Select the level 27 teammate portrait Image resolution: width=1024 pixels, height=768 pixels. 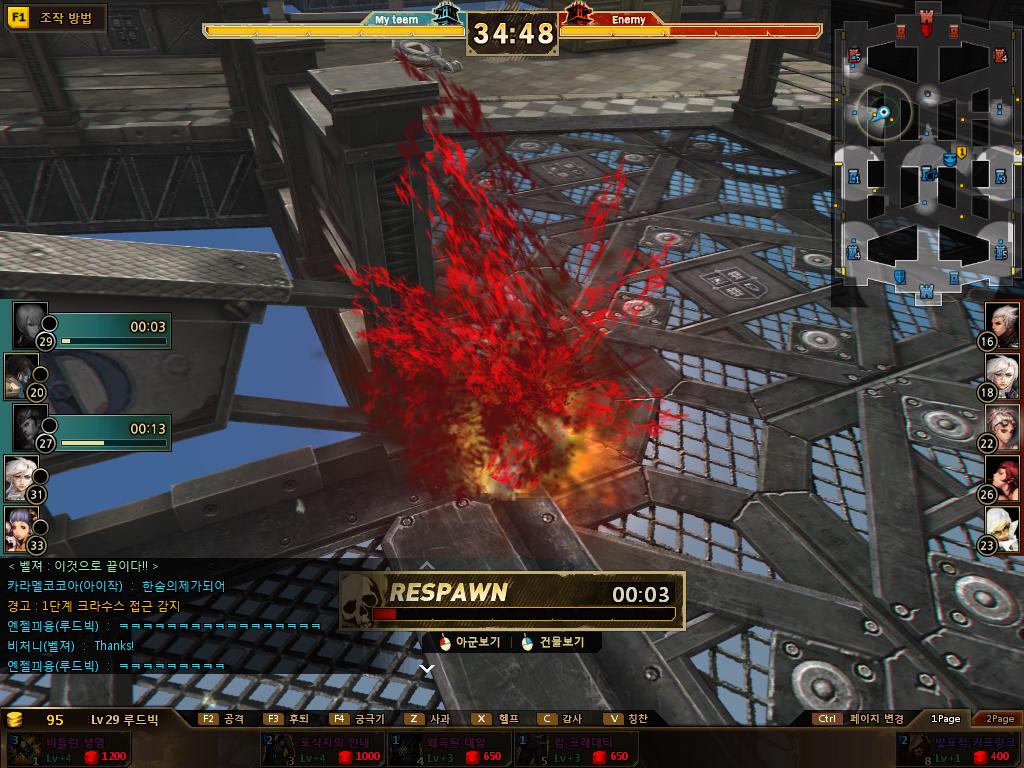click(31, 425)
